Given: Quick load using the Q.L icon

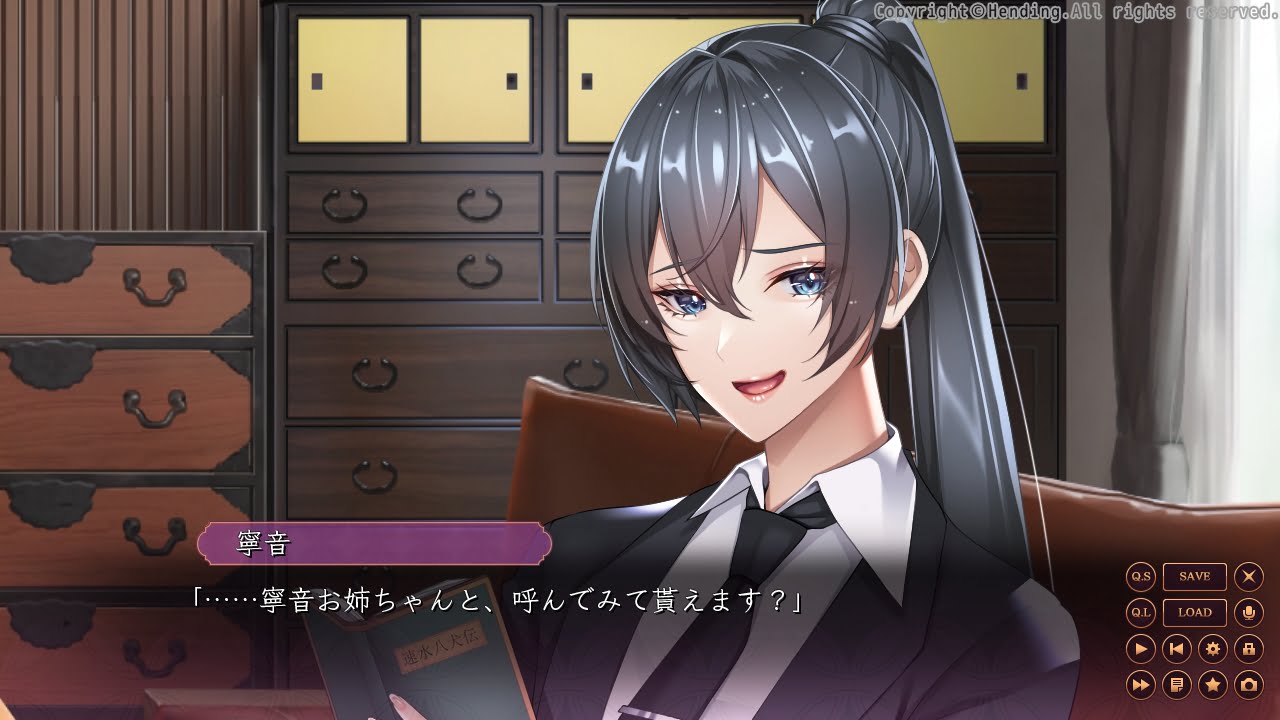Looking at the screenshot, I should [x=1141, y=612].
